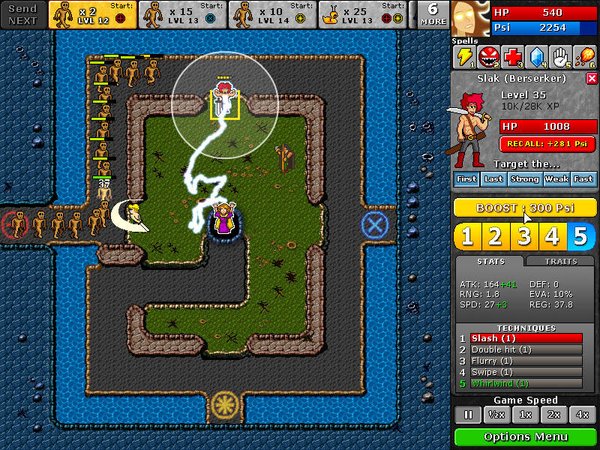Pause the game
The image size is (600, 450).
[467, 414]
